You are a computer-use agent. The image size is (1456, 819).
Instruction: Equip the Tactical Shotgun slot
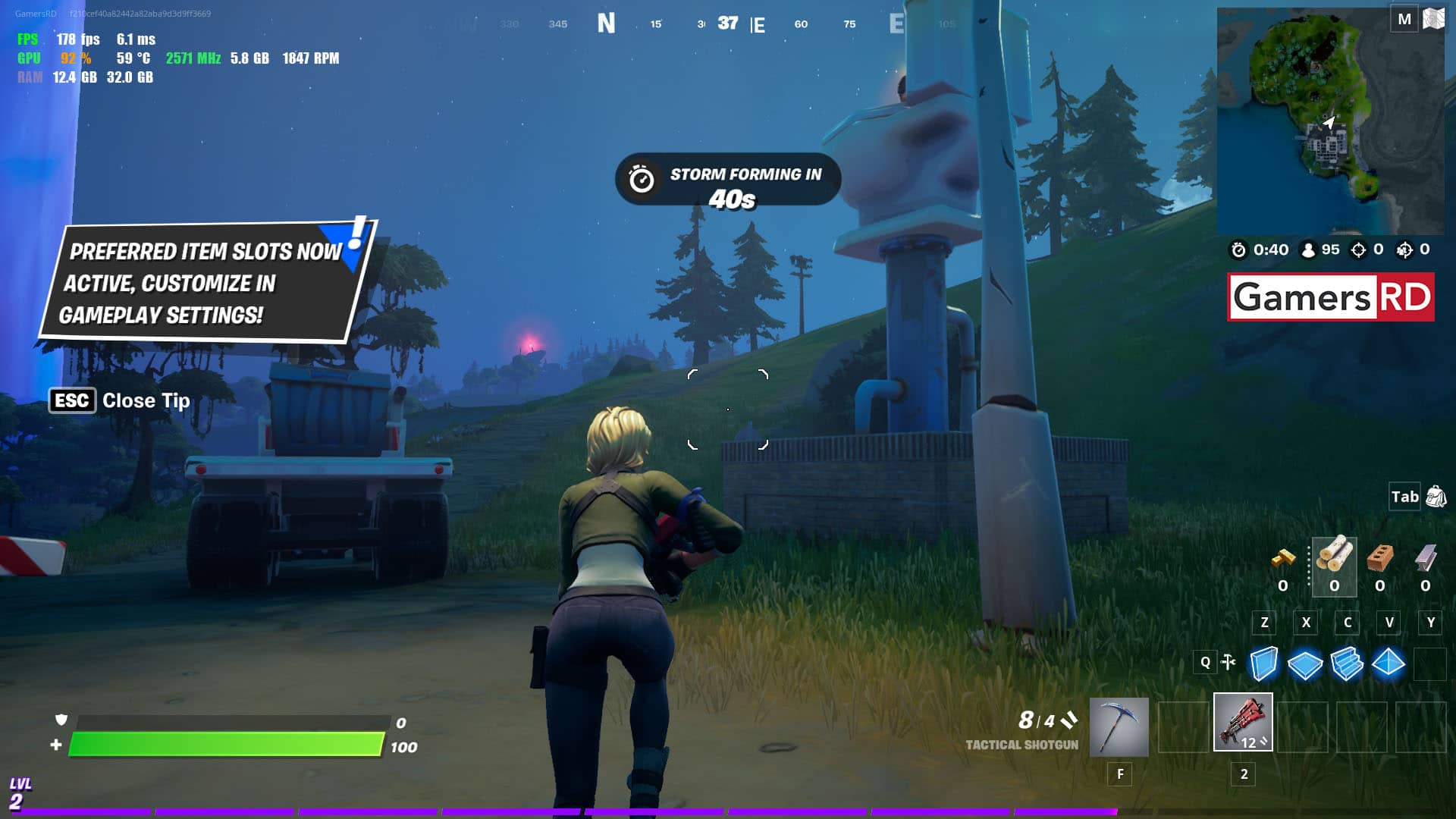tap(1243, 722)
